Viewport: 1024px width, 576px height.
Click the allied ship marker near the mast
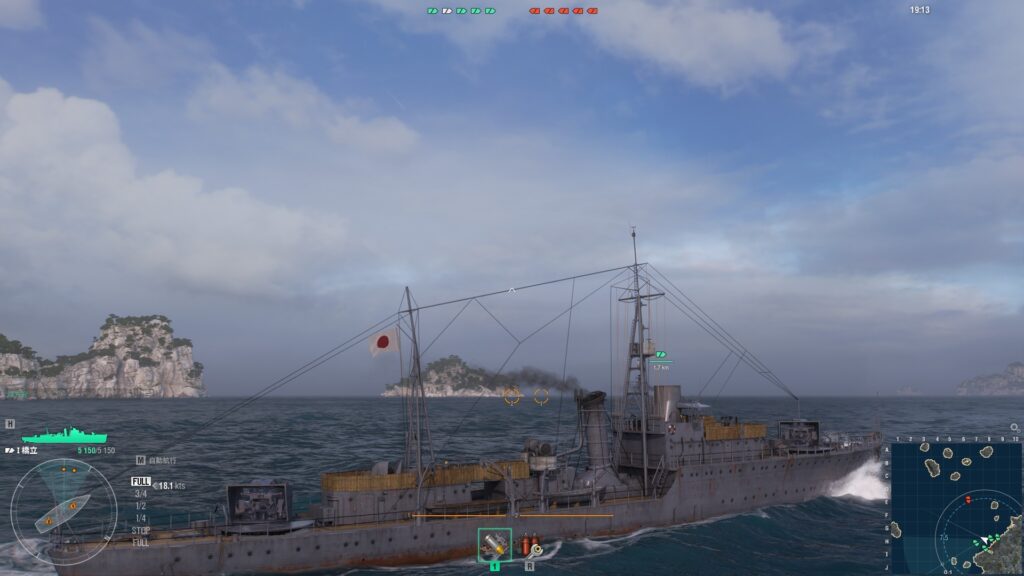tap(660, 355)
